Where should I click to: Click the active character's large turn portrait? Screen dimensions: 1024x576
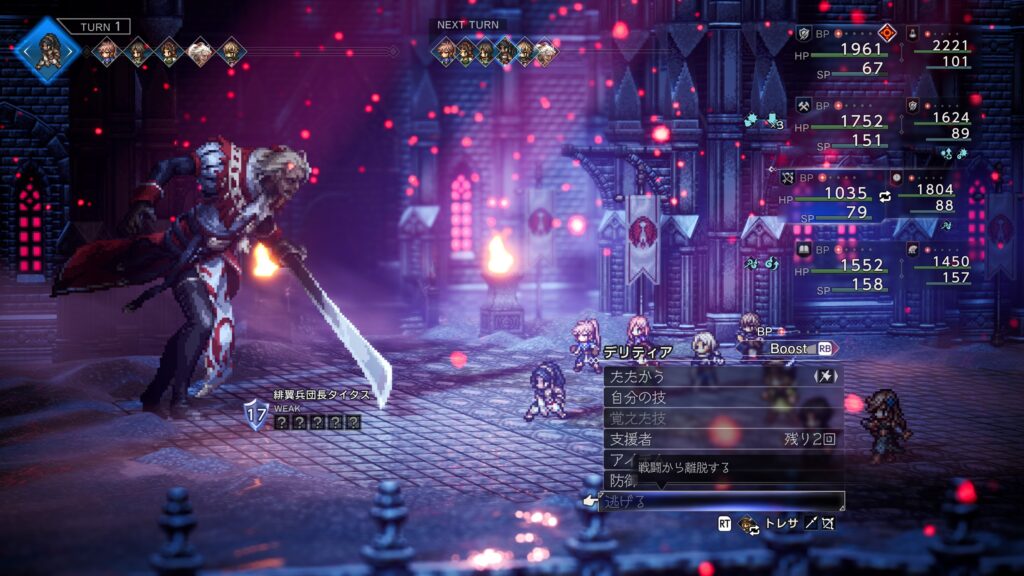click(x=47, y=50)
